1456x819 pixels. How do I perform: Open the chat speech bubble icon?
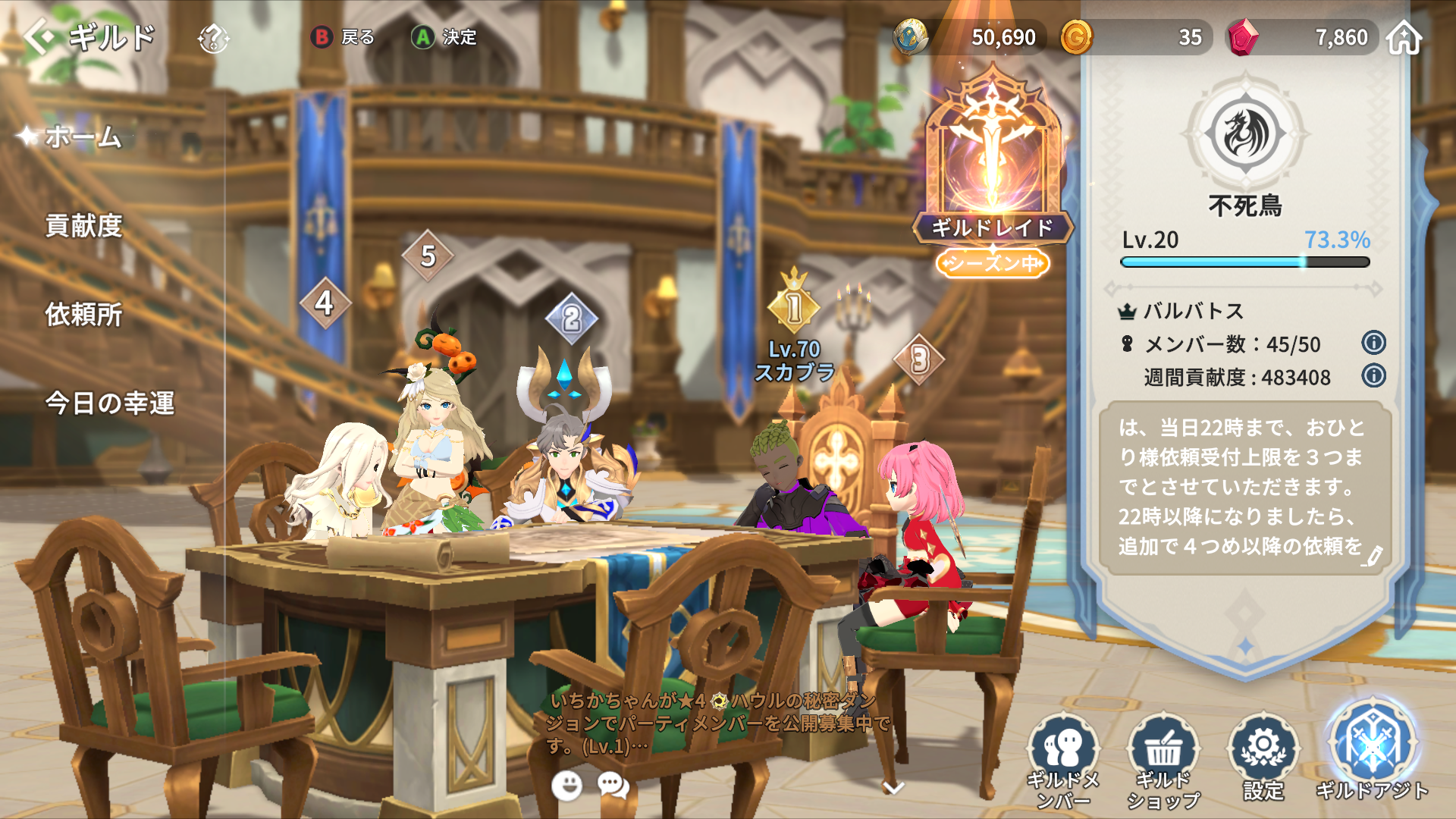click(613, 786)
